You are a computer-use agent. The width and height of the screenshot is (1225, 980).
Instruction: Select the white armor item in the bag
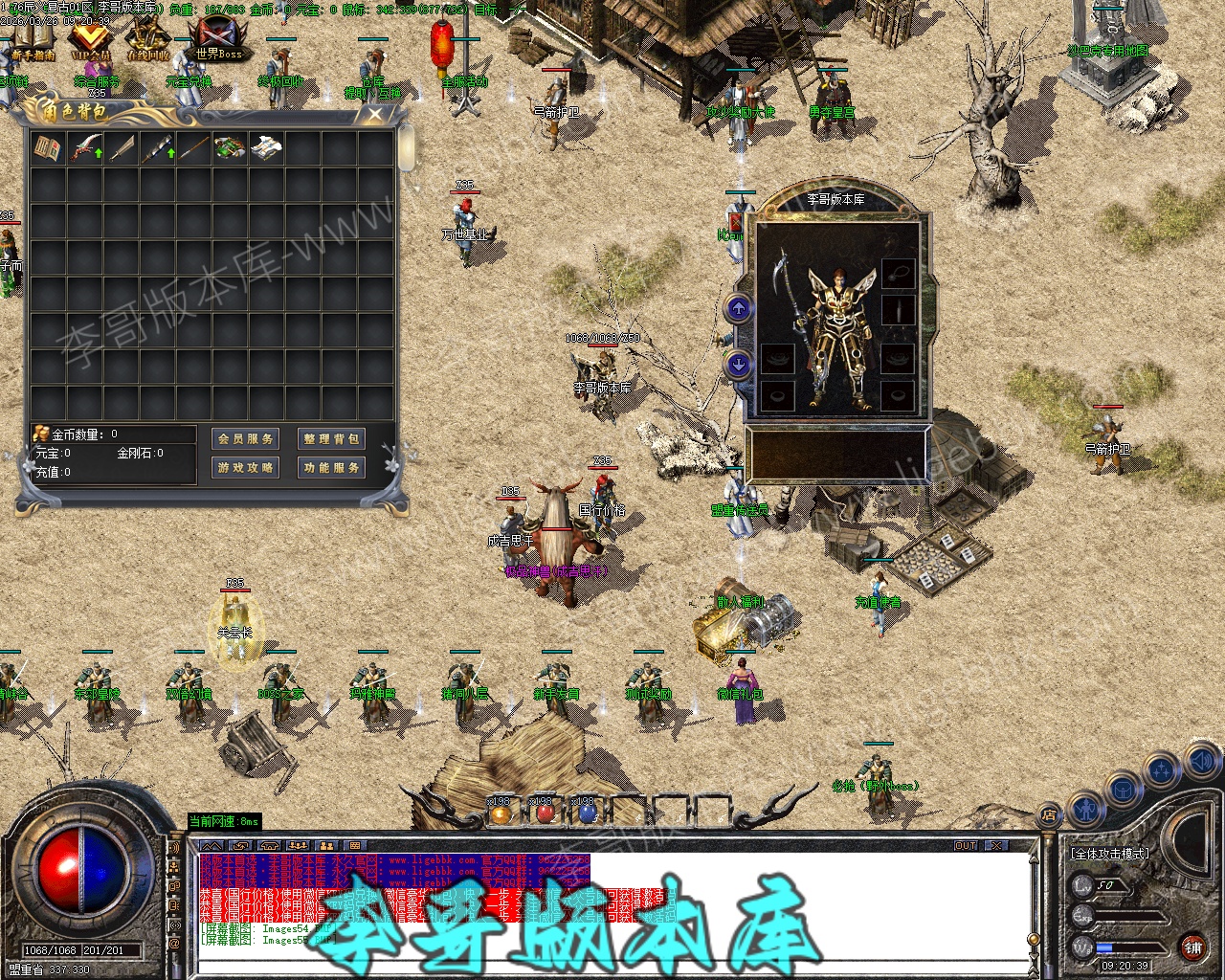(266, 148)
